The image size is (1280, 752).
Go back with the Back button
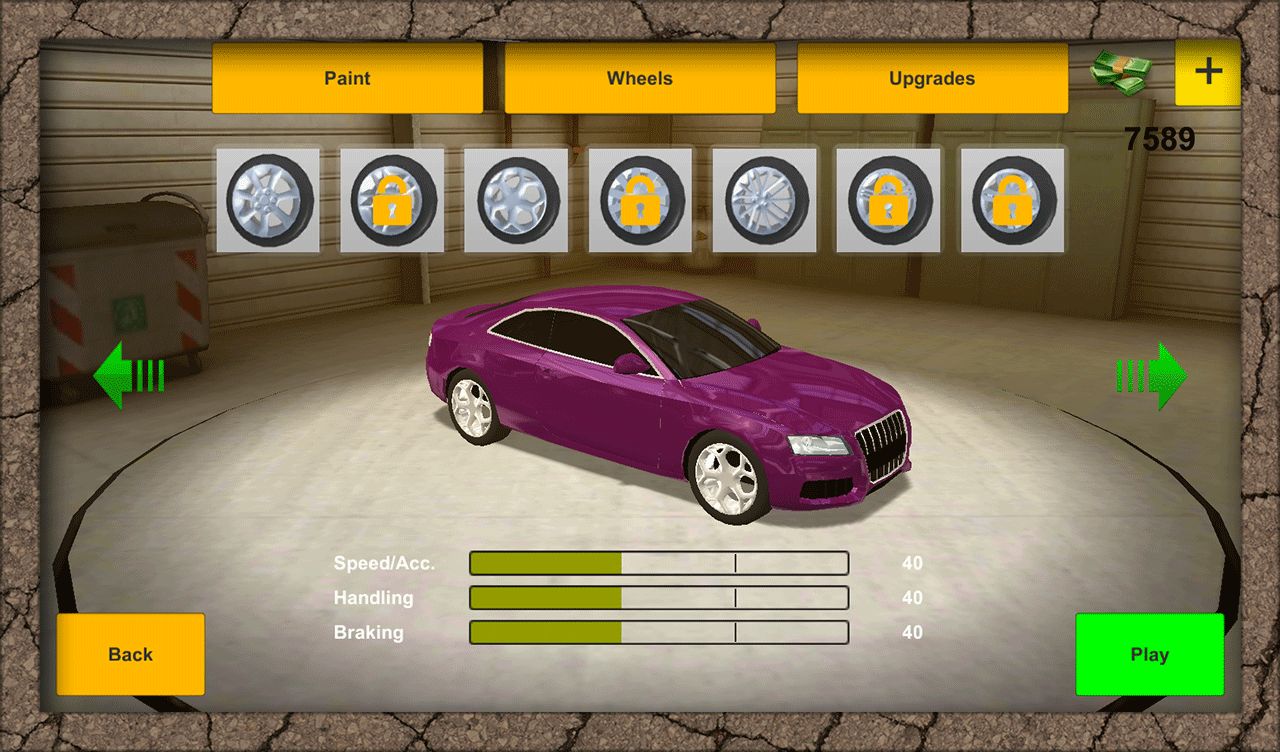pyautogui.click(x=130, y=654)
